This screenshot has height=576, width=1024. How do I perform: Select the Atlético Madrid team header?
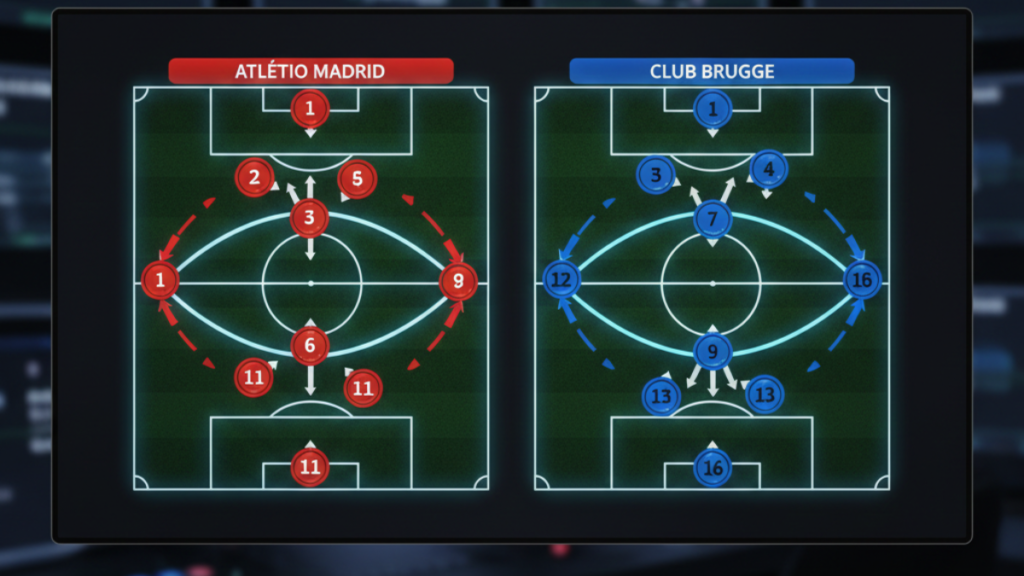point(310,71)
